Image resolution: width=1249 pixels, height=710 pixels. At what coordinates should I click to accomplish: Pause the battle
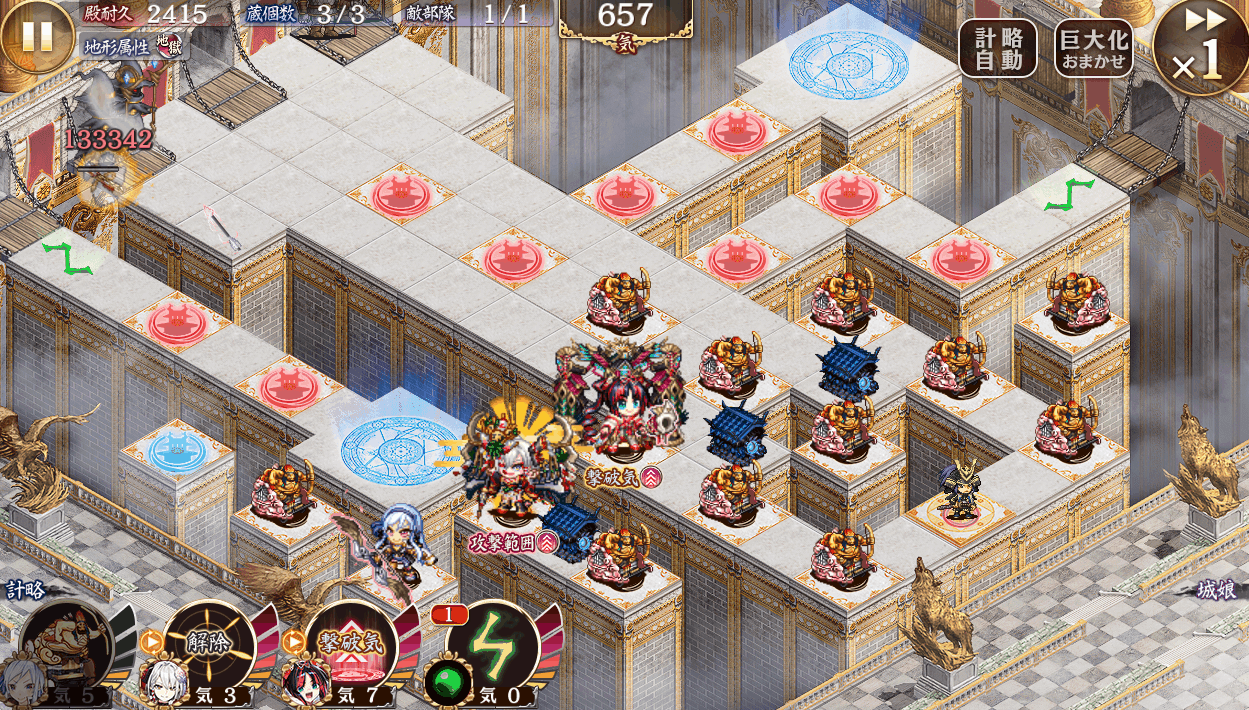pos(37,36)
